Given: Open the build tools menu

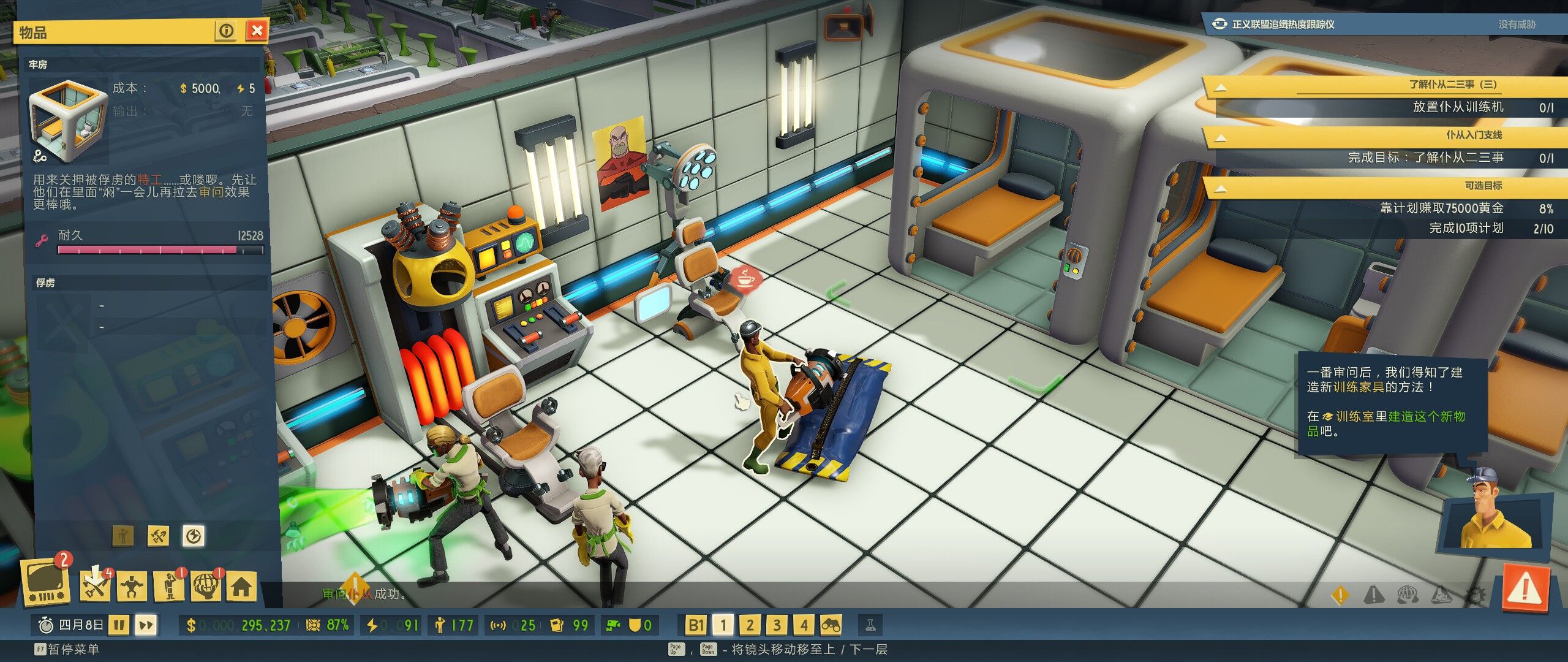Looking at the screenshot, I should click(96, 586).
